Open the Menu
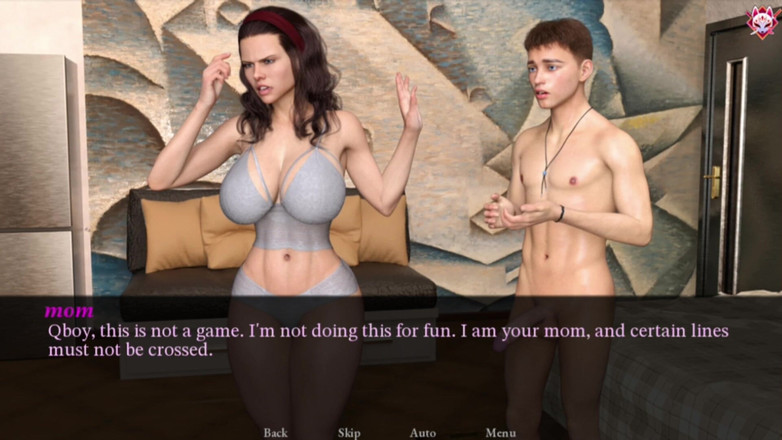The height and width of the screenshot is (440, 782). [x=500, y=432]
